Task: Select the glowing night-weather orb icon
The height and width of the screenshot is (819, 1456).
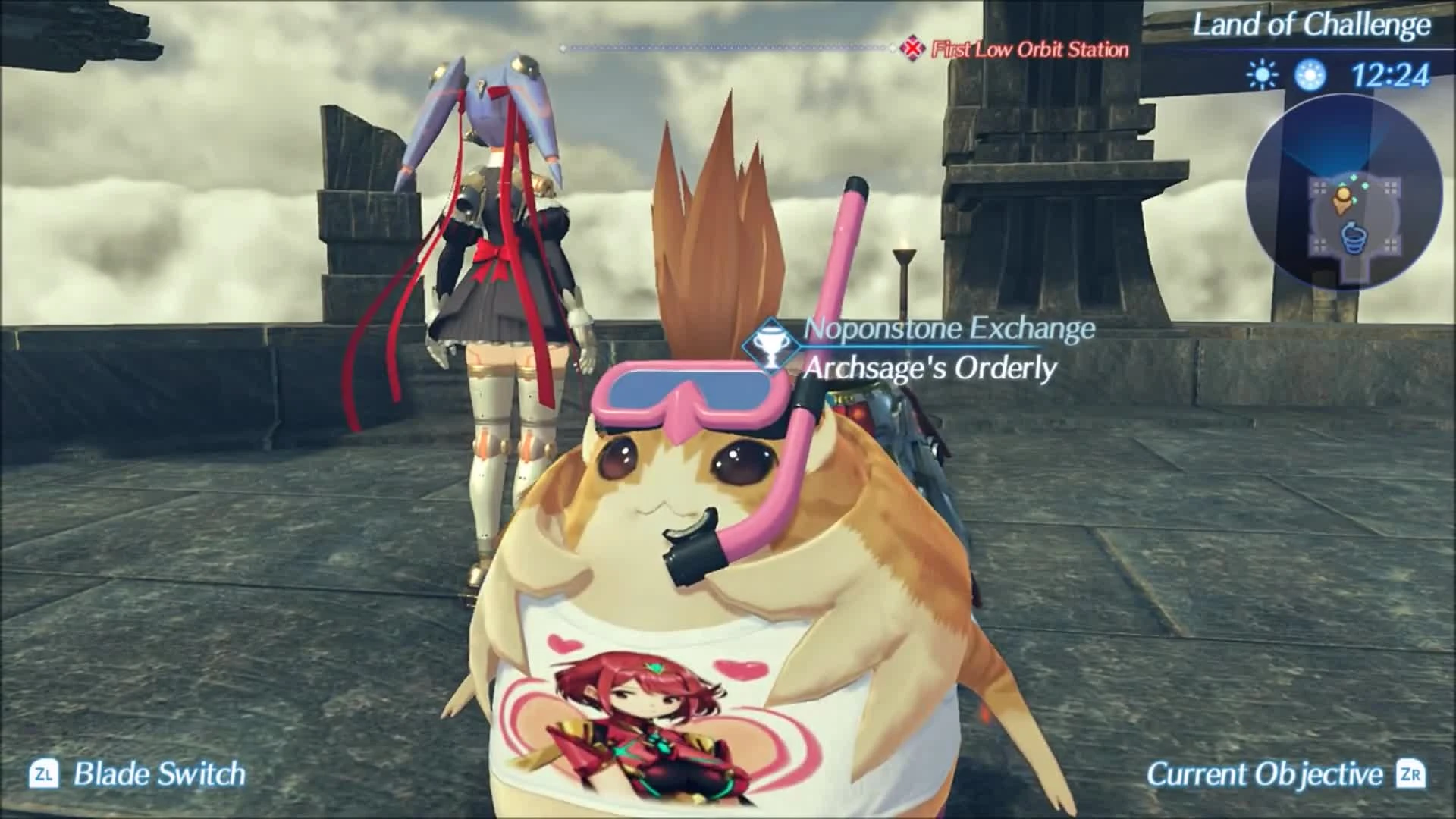Action: tap(1308, 75)
